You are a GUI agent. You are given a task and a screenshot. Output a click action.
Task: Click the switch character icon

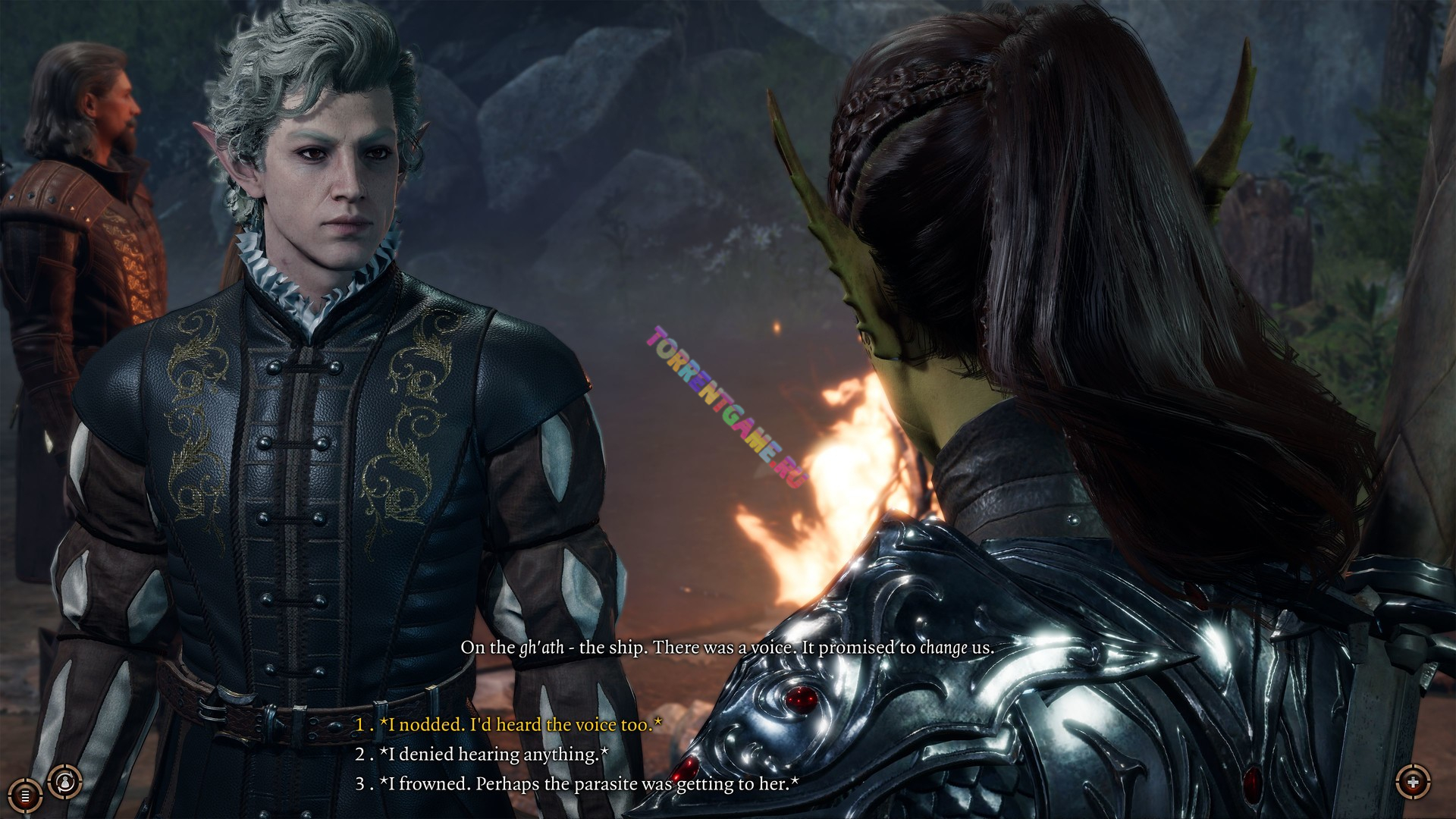65,780
